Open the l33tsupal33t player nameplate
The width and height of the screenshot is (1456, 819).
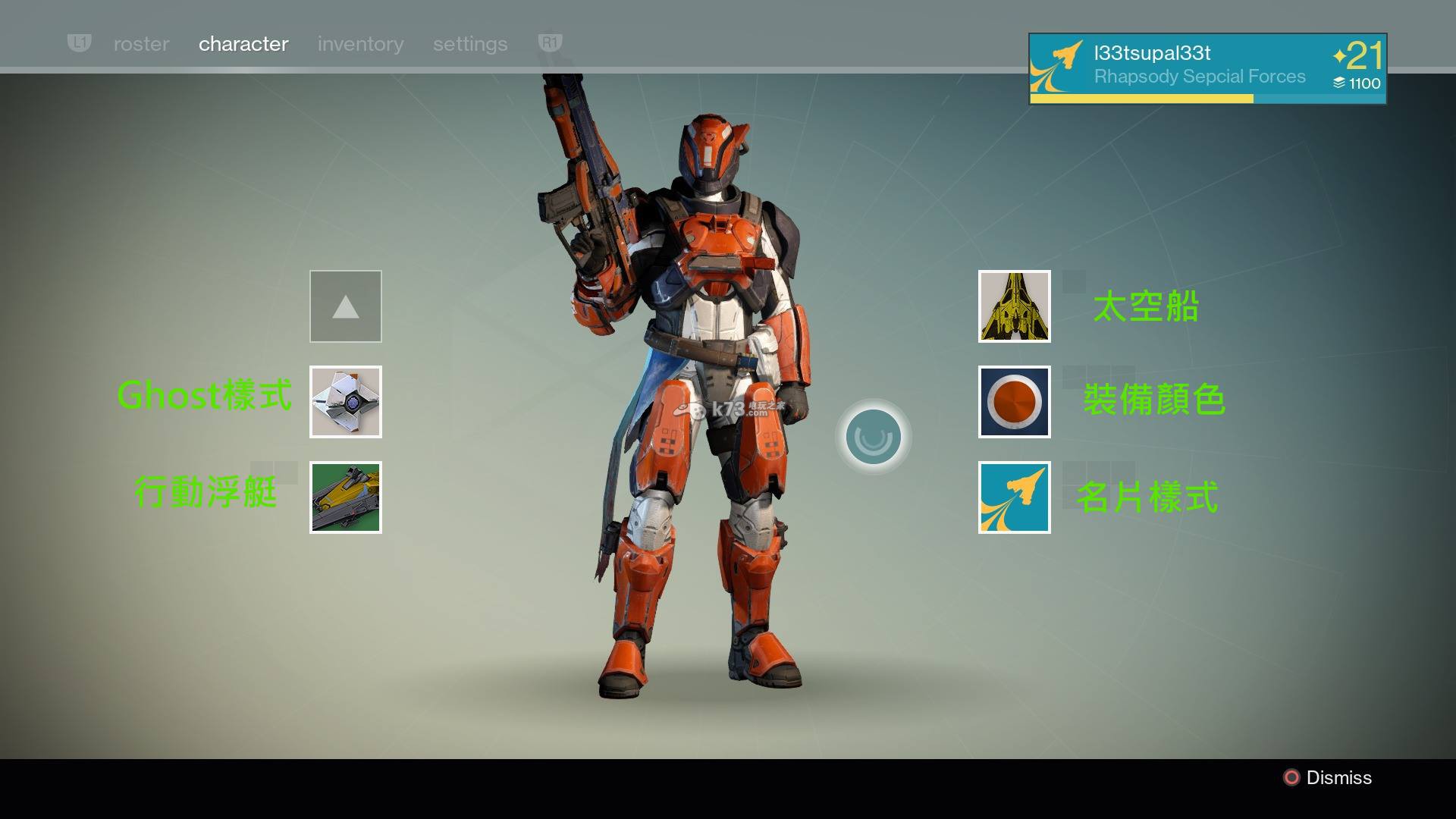(x=1207, y=68)
